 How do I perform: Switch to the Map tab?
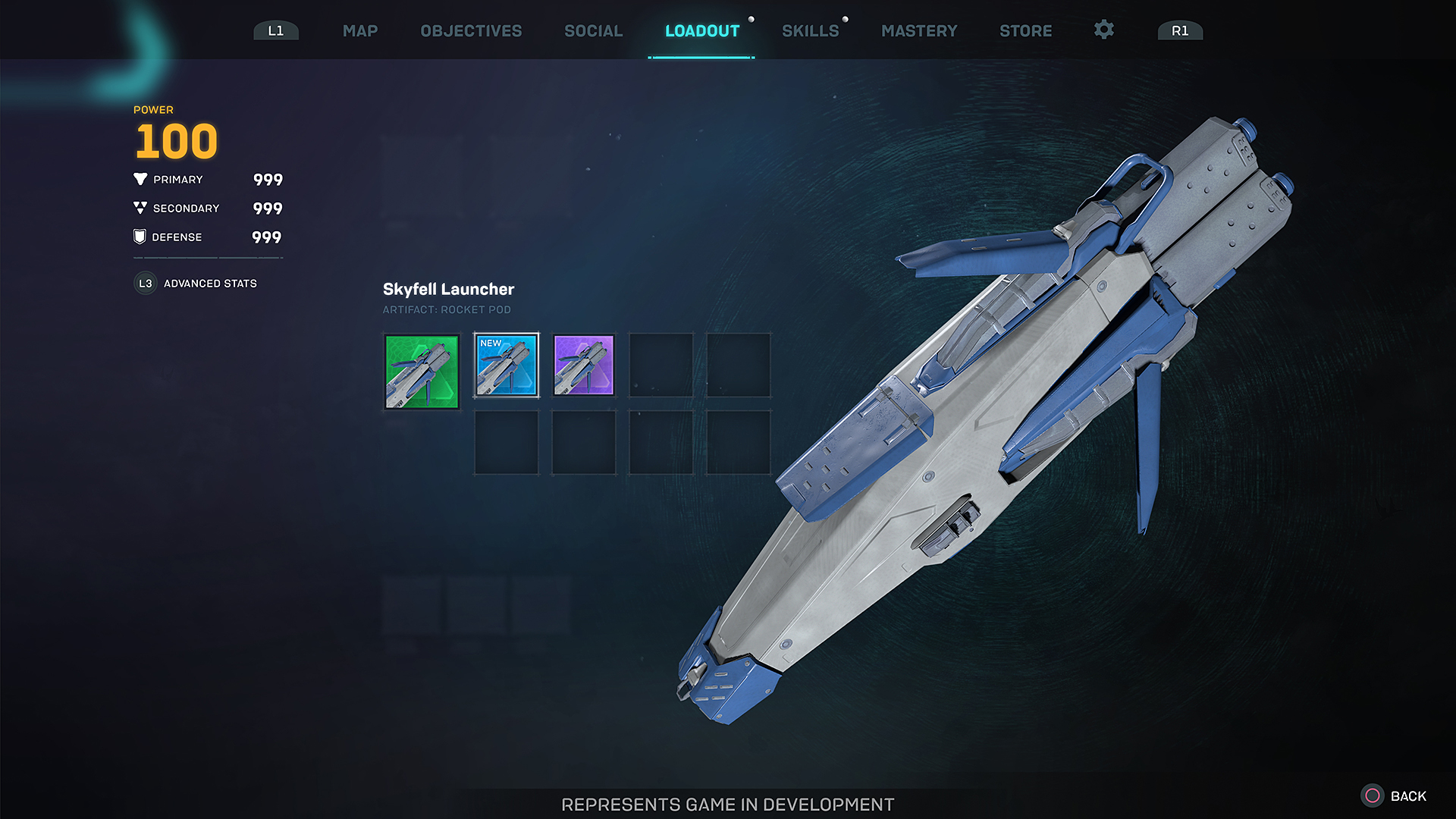[x=360, y=31]
